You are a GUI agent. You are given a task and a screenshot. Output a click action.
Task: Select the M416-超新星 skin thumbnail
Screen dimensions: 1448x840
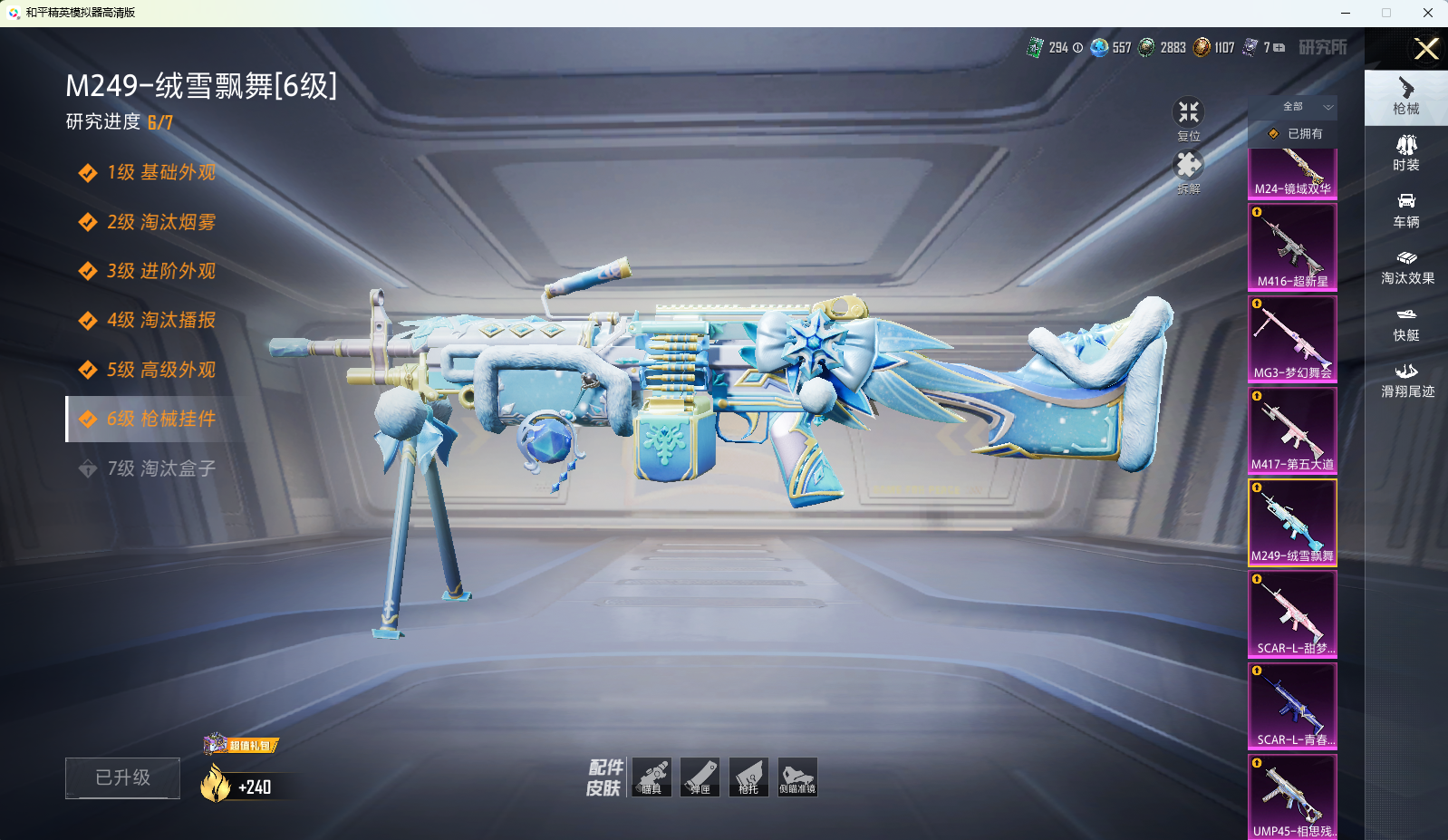pos(1292,246)
